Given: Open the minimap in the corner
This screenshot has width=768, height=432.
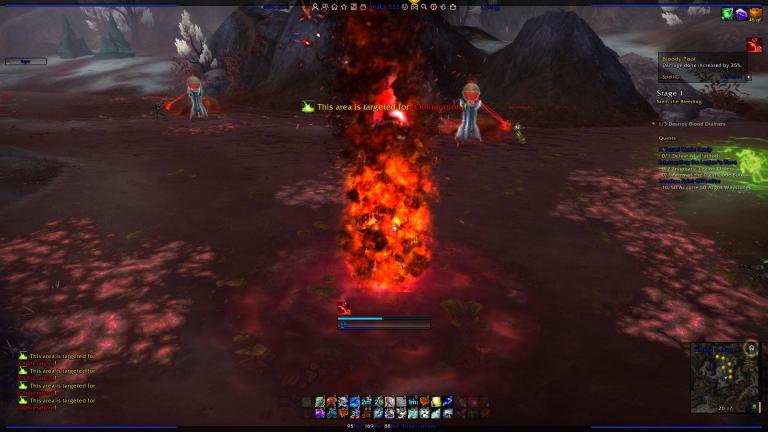Looking at the screenshot, I should 723,378.
